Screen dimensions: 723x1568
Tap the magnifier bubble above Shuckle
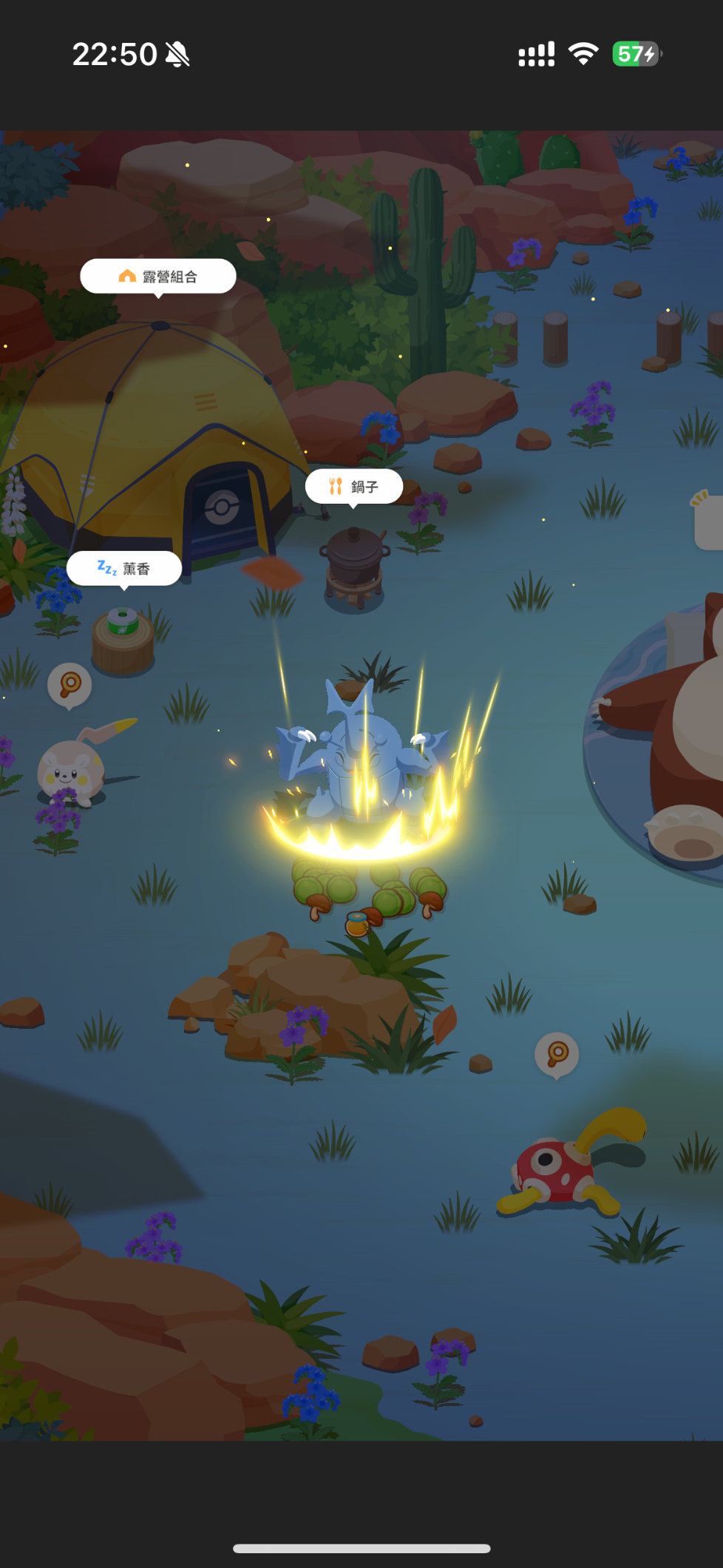(x=557, y=1054)
